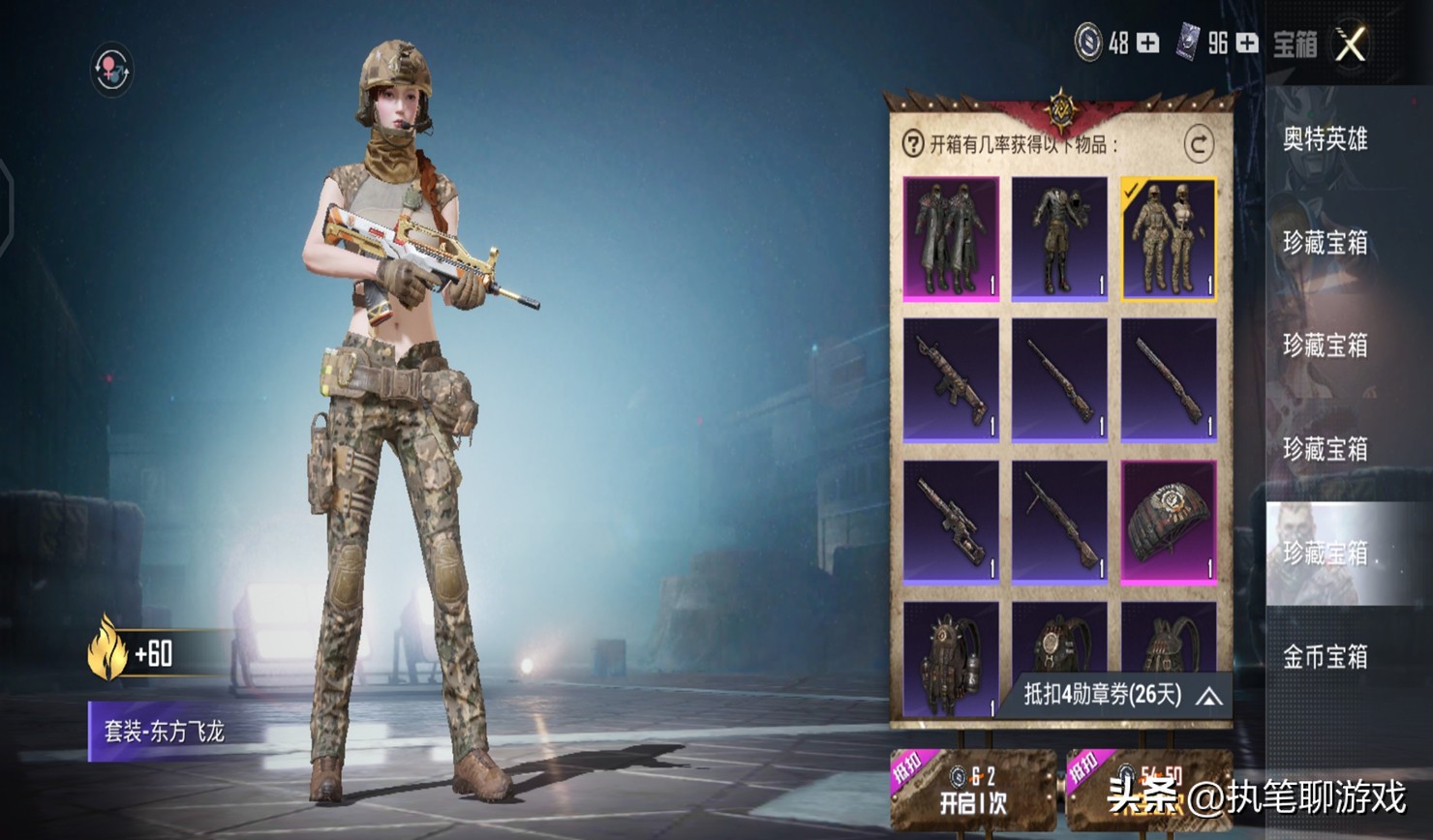Add more medal voucher tickets
1433x840 pixels.
point(1247,43)
